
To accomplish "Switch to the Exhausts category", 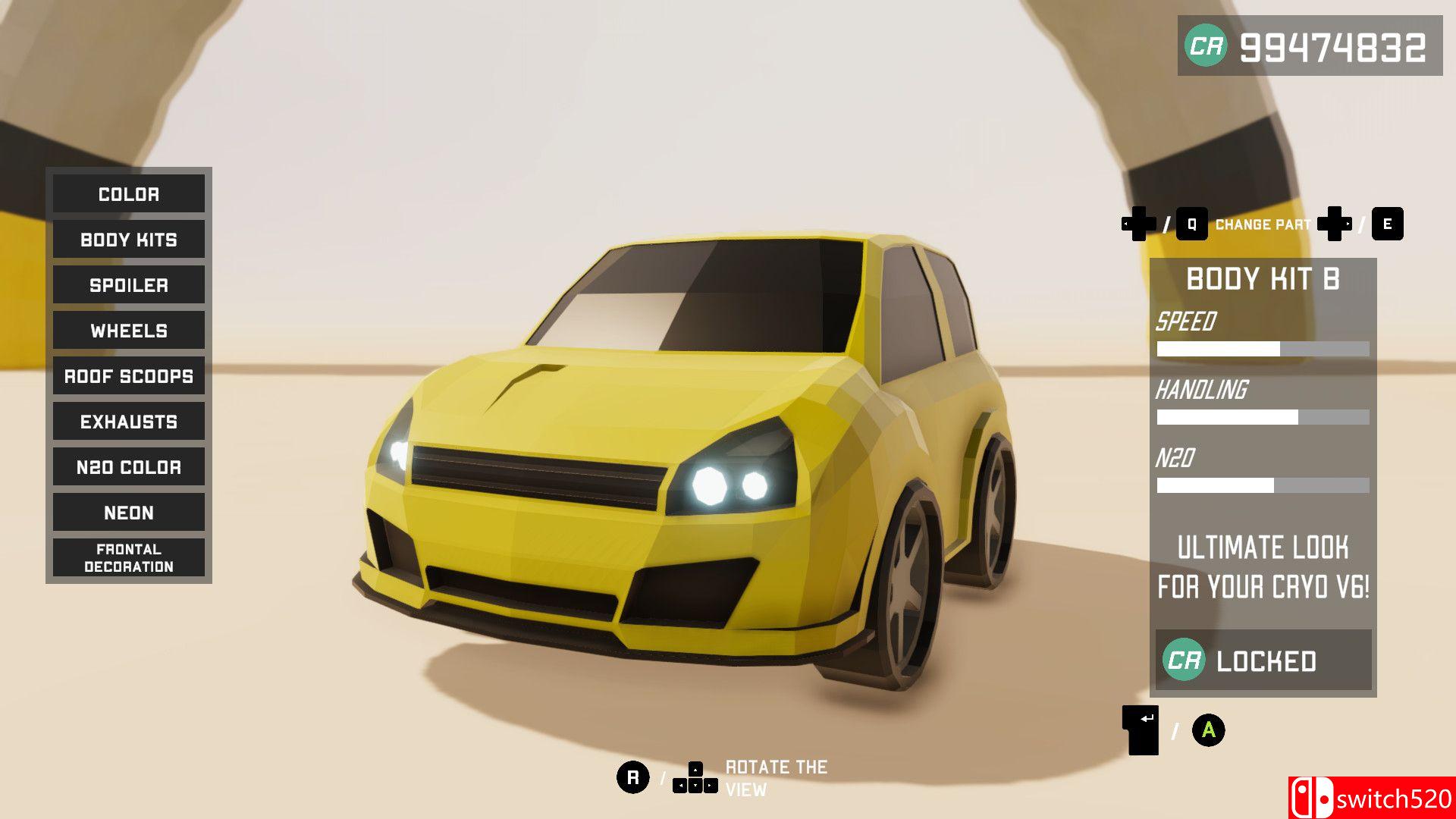I will (x=129, y=422).
